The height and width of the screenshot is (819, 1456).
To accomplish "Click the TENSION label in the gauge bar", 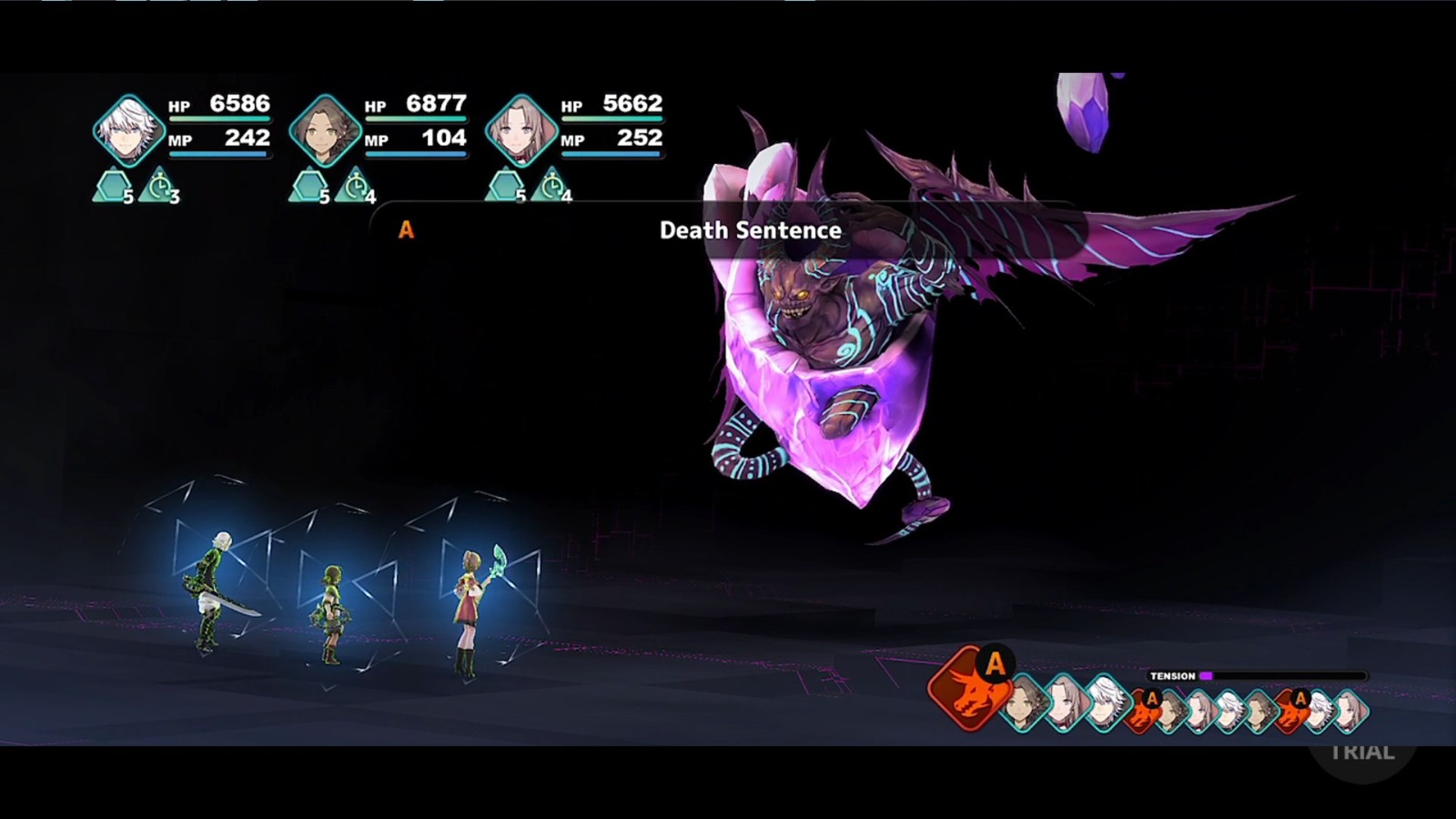I will click(x=1172, y=676).
